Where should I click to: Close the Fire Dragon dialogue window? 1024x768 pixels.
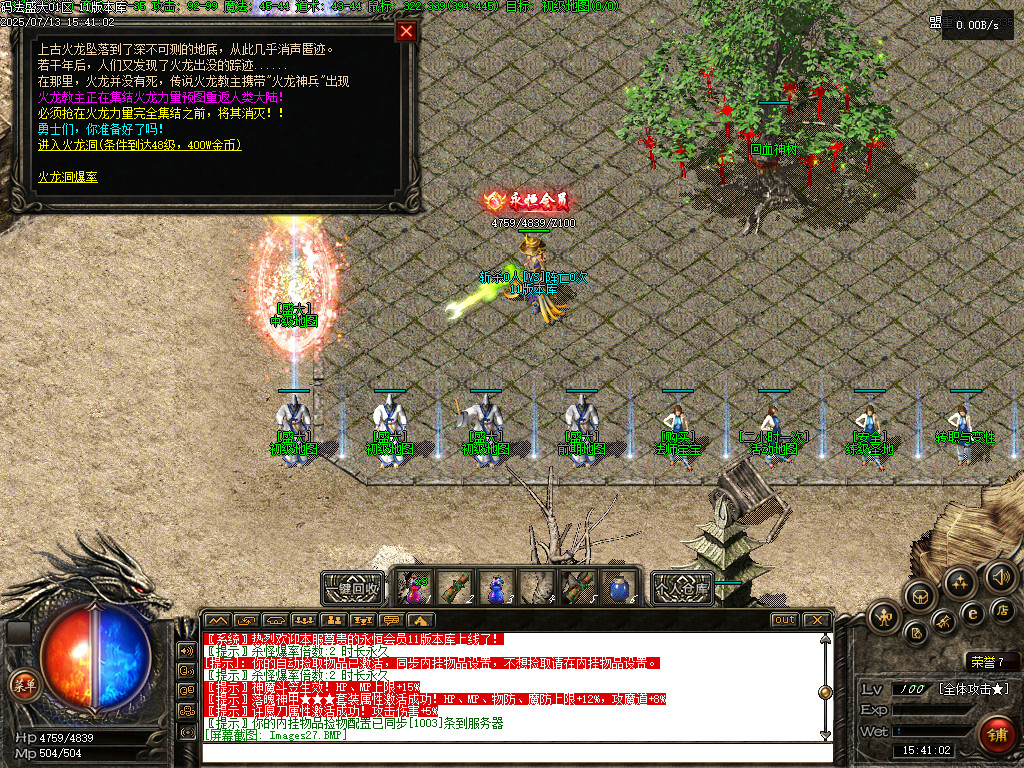click(x=406, y=31)
